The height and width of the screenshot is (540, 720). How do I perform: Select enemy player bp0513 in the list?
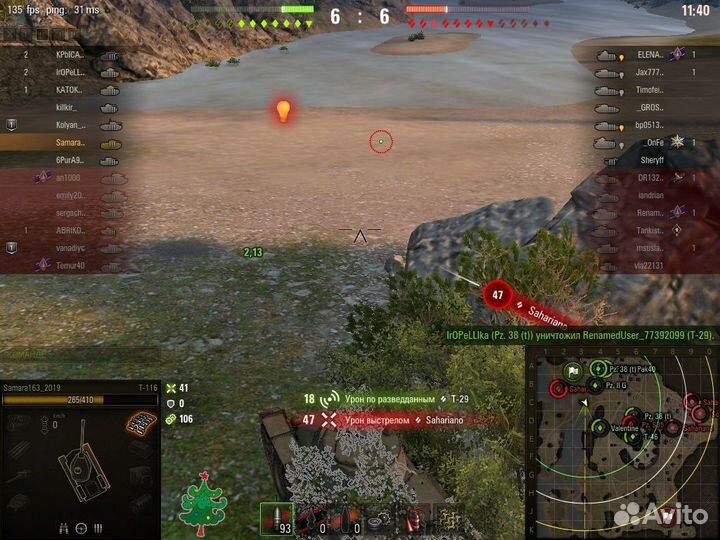650,125
